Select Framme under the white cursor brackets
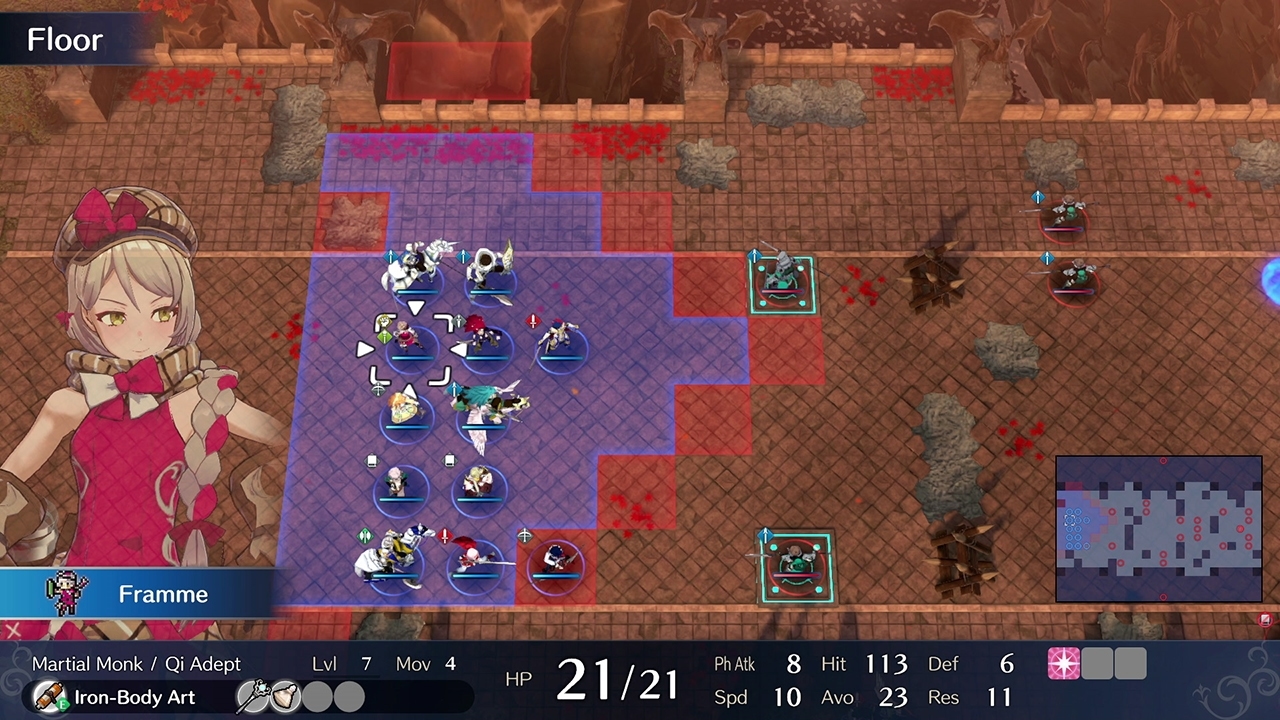The image size is (1280, 720). (409, 345)
